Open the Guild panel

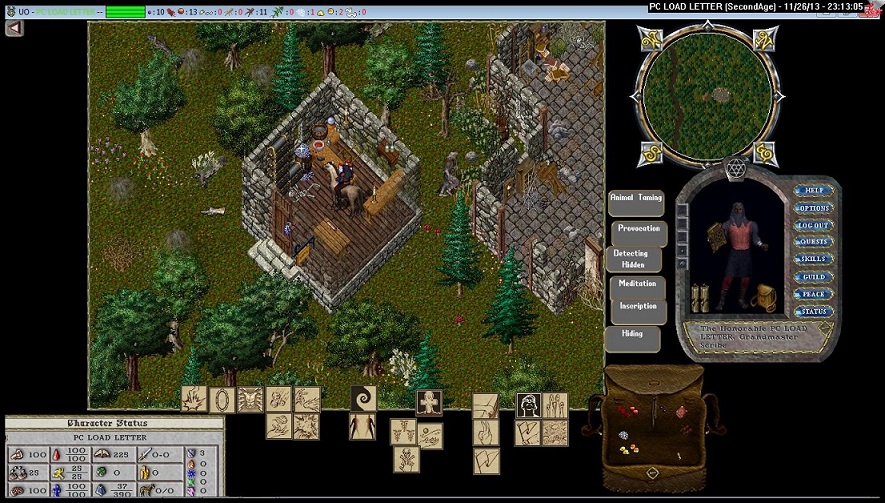[x=813, y=277]
